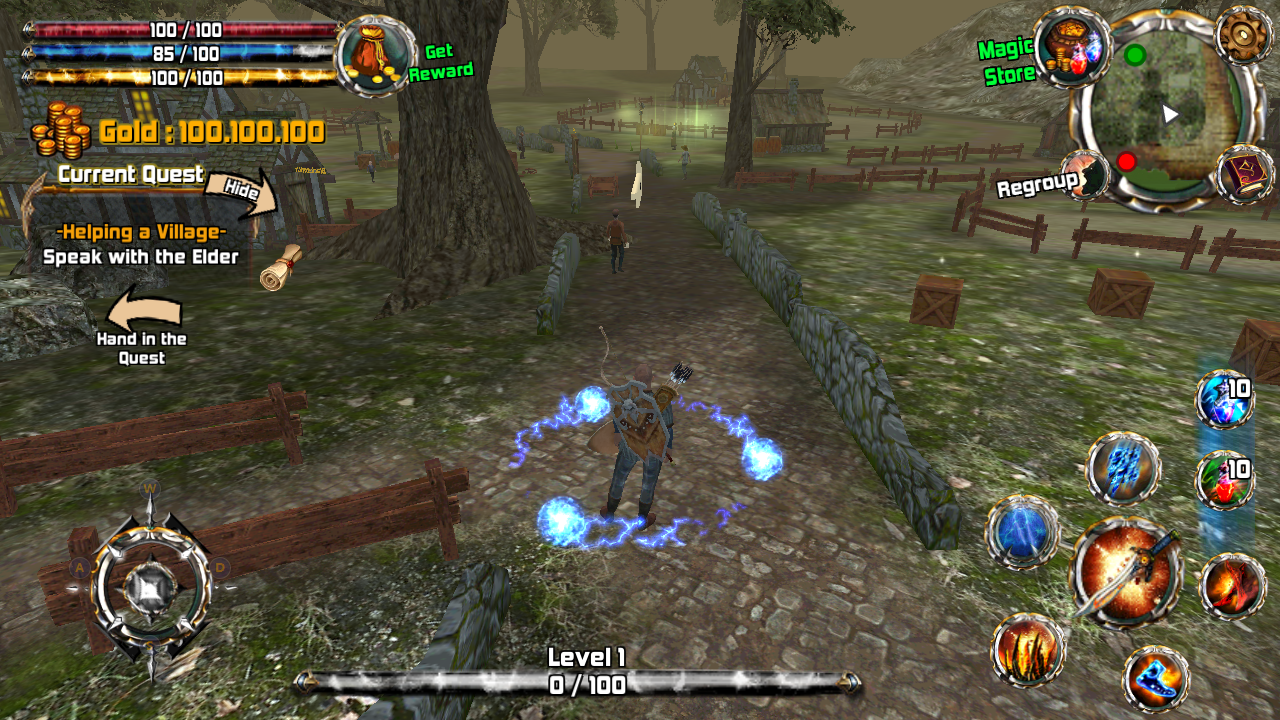Tap the Regroup button
This screenshot has width=1280, height=720.
(1084, 177)
